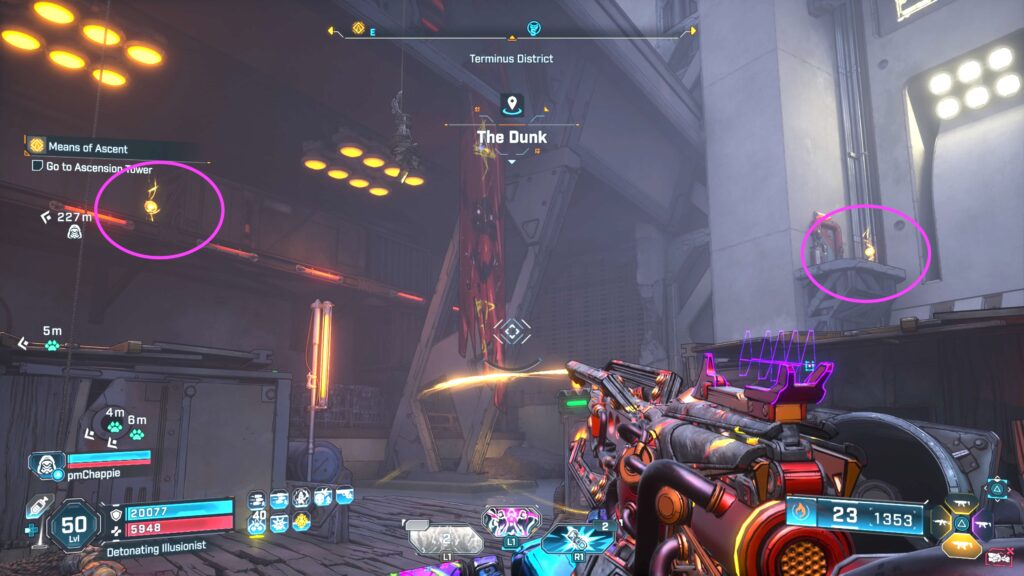Select The Dunk location pin icon
Screen dimensions: 1024x576
tap(512, 104)
